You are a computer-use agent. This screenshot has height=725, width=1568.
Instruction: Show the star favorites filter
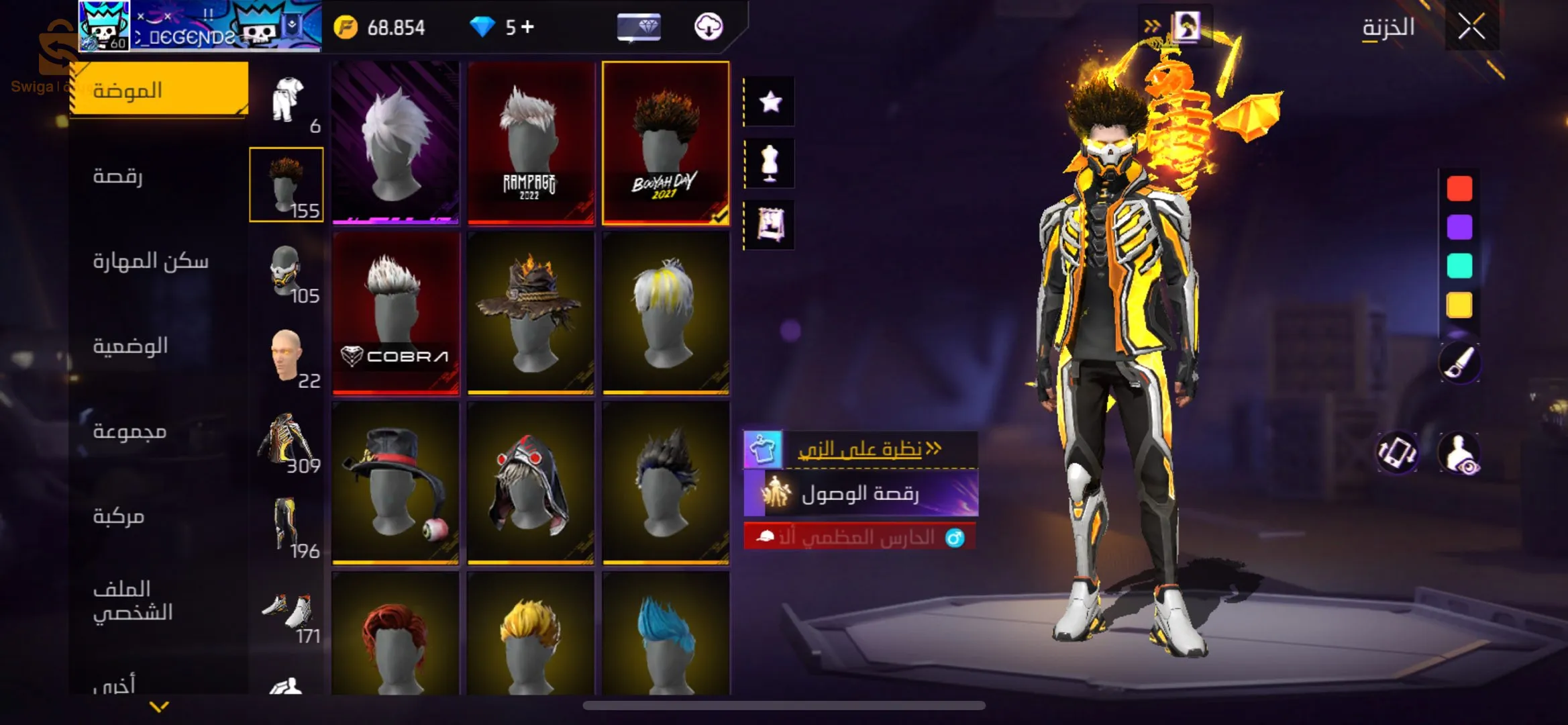click(x=770, y=102)
